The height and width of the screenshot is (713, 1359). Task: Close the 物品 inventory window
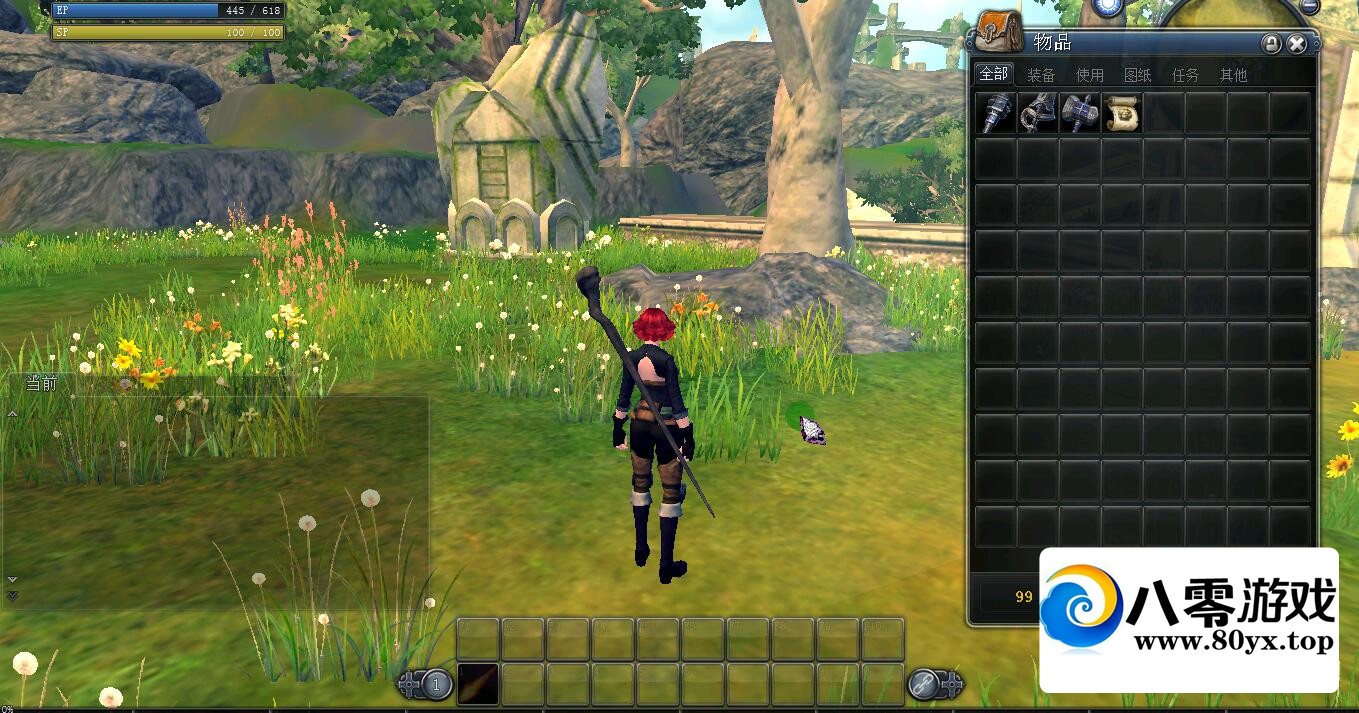[x=1297, y=44]
